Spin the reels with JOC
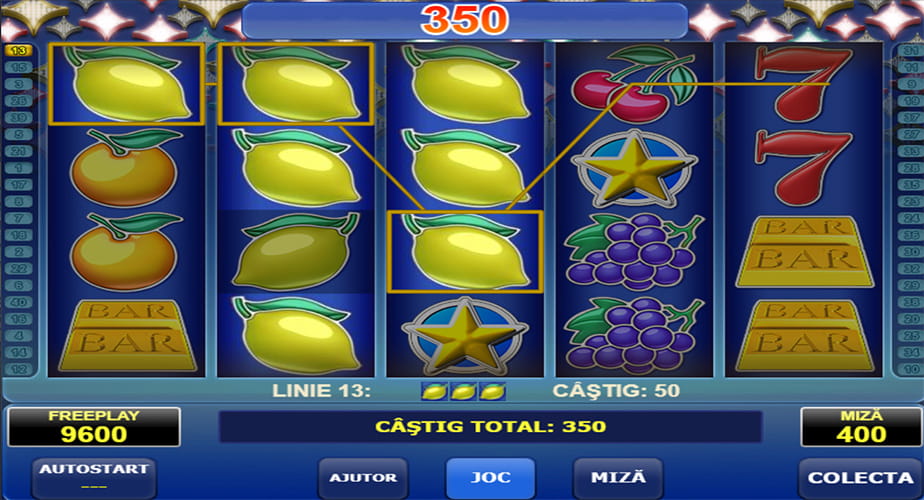 pos(490,478)
